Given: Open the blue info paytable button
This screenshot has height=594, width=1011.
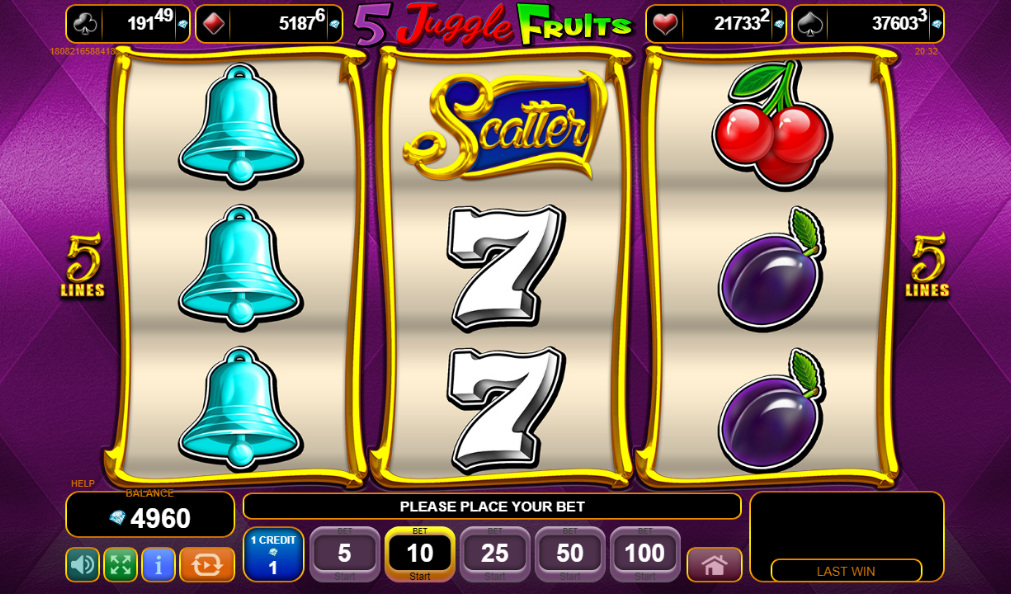Looking at the screenshot, I should 158,565.
